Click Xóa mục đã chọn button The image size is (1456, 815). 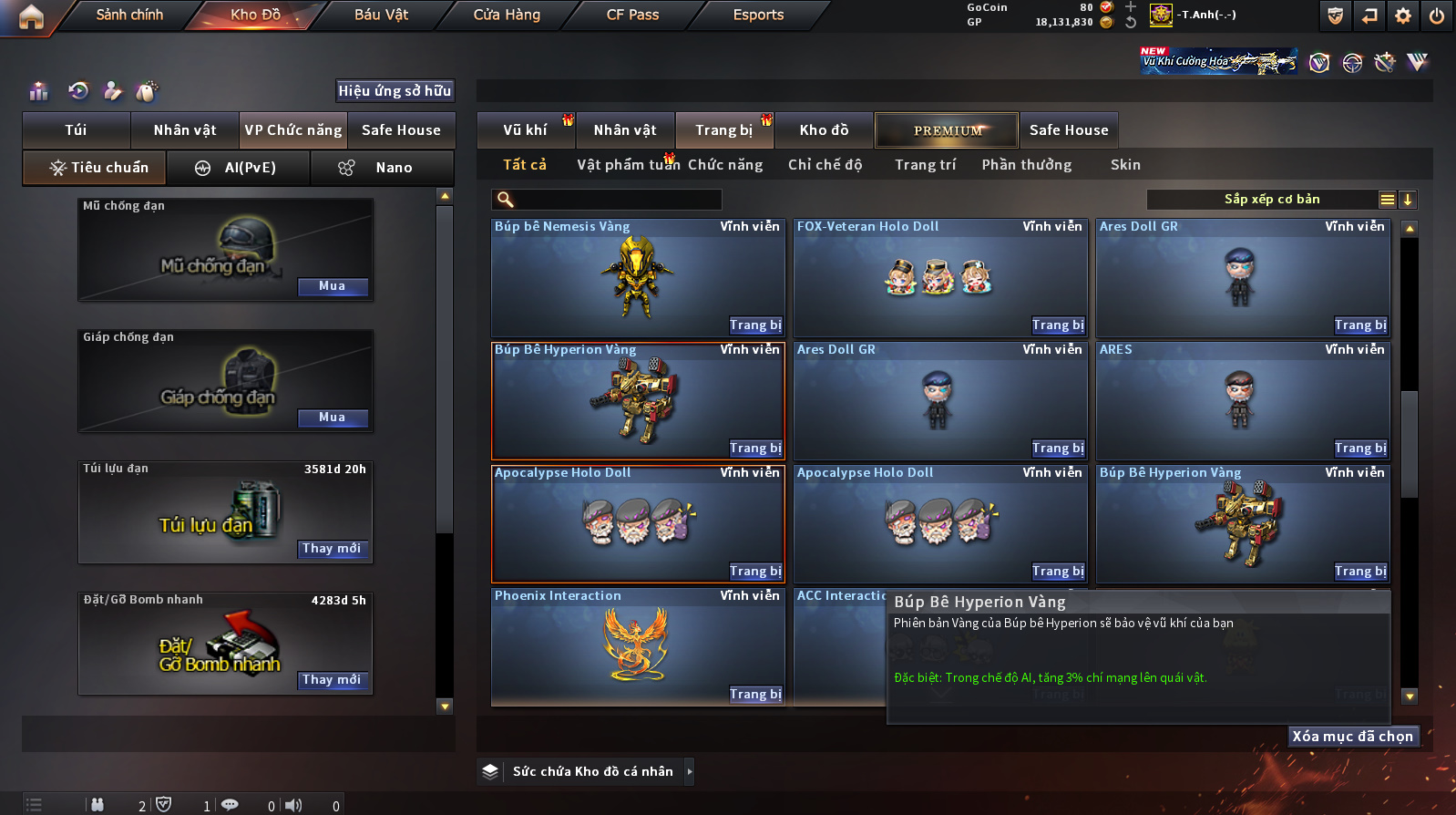click(1353, 737)
